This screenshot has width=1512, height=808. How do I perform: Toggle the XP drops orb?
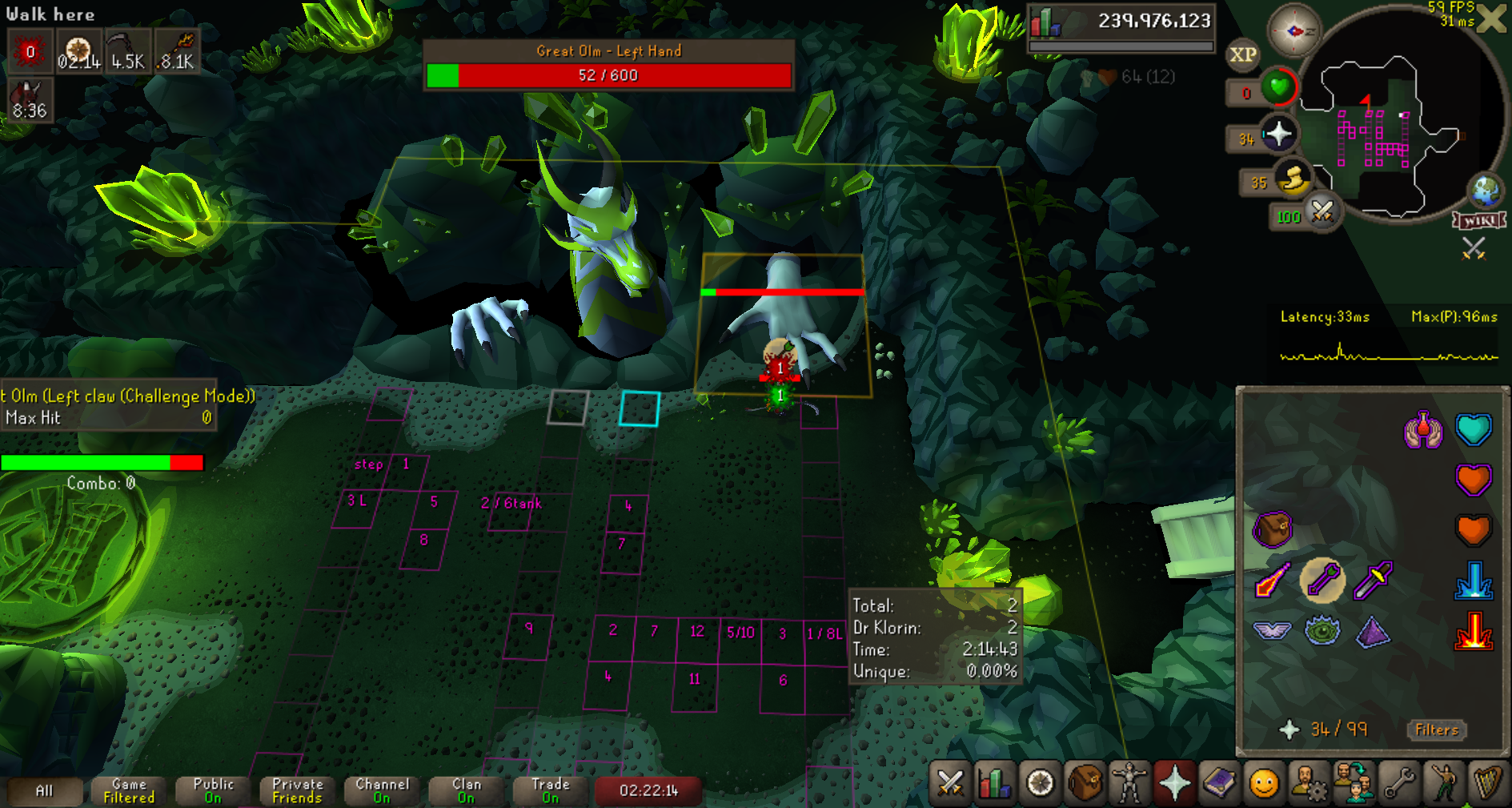click(x=1242, y=54)
